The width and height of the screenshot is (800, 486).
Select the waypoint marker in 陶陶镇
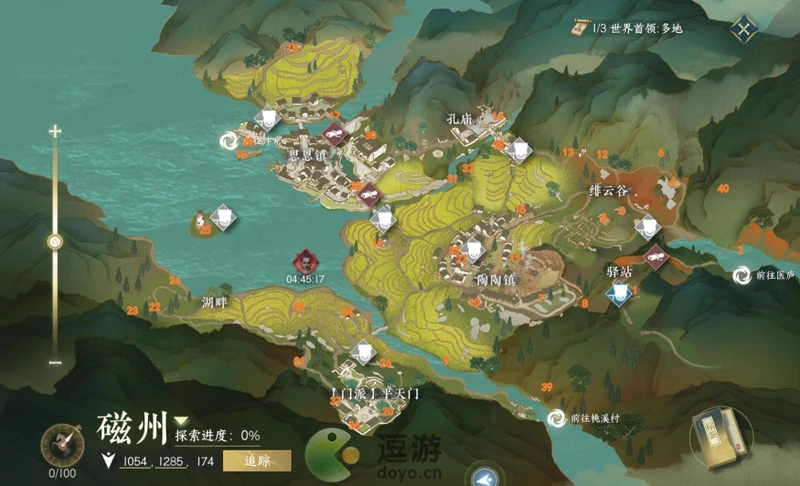click(473, 250)
